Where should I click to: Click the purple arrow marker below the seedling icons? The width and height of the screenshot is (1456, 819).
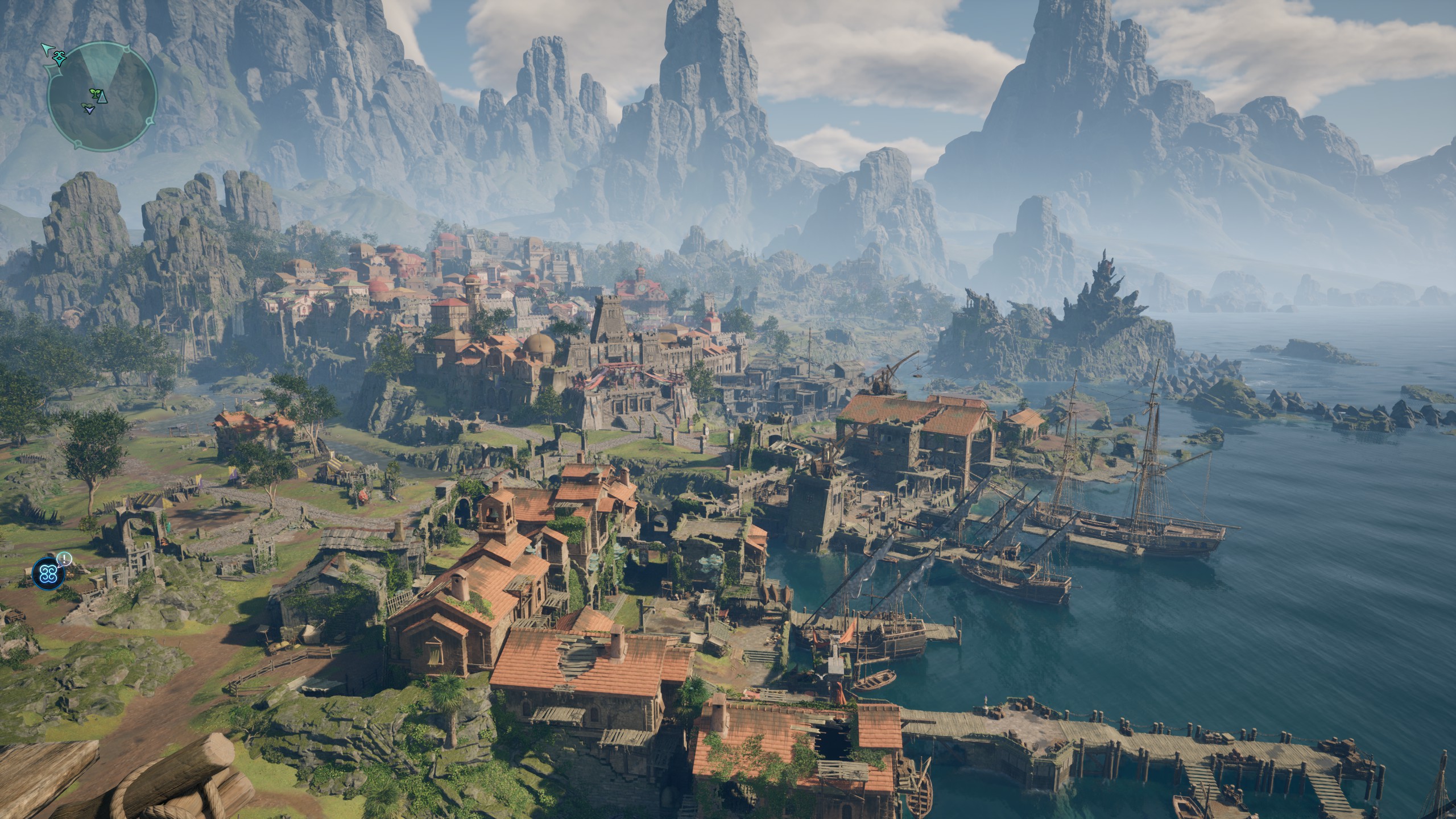(89, 110)
